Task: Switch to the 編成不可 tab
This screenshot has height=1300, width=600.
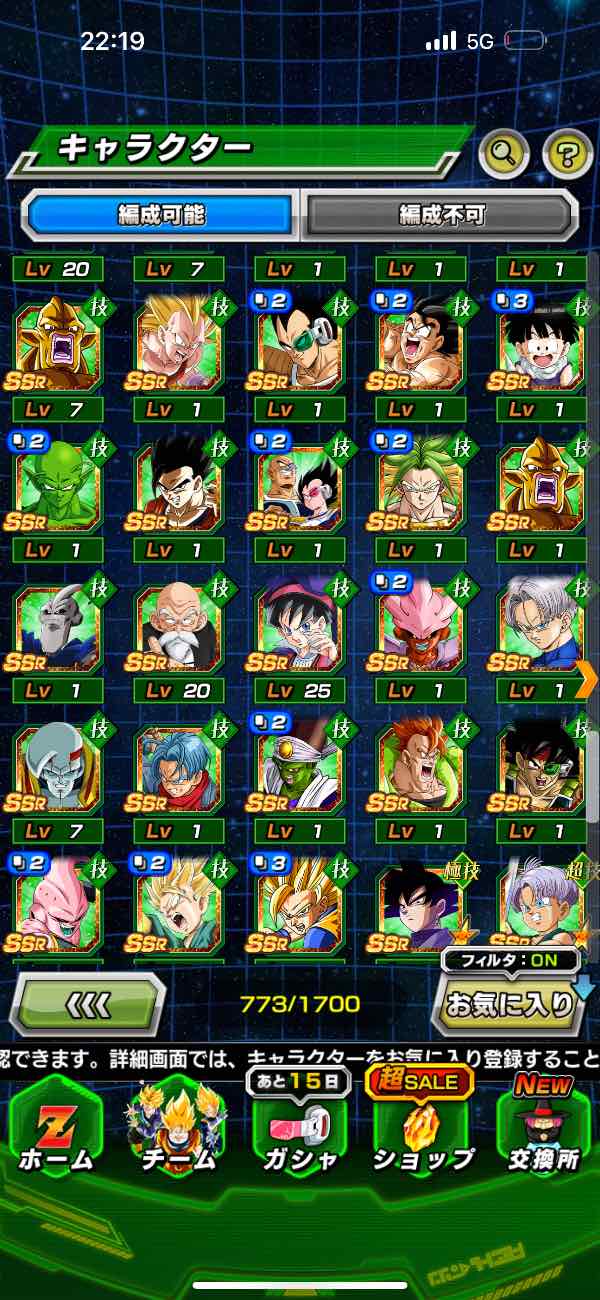Action: [x=441, y=213]
